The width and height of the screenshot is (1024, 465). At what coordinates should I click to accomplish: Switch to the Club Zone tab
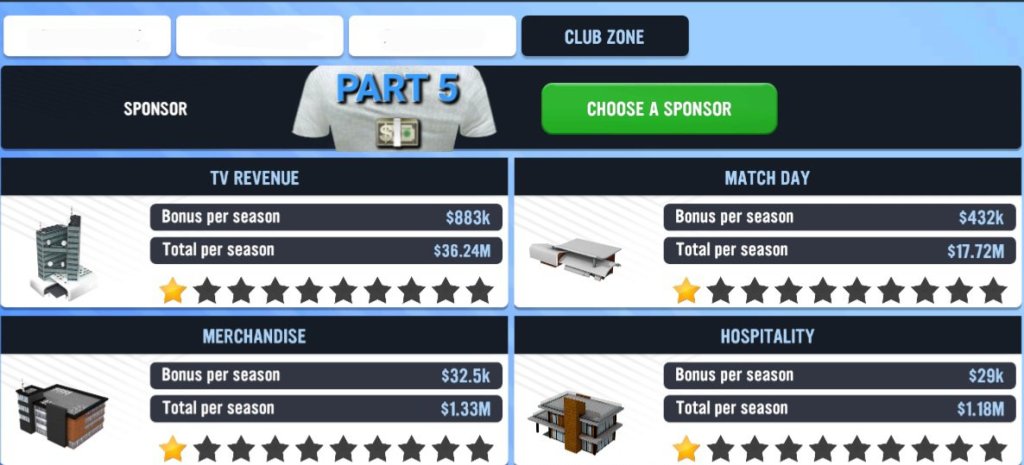click(x=604, y=37)
